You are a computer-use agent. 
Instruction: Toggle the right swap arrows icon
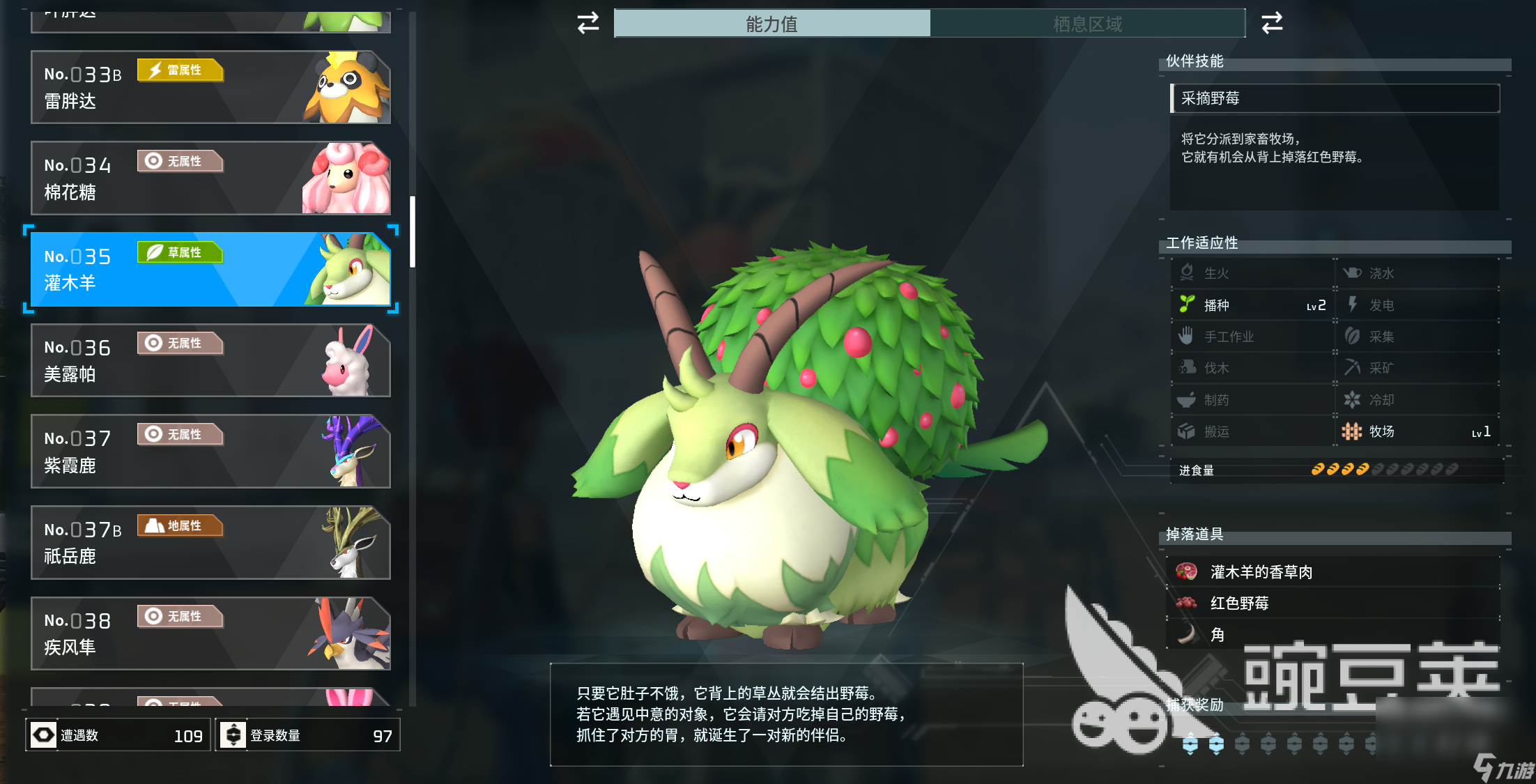1271,23
